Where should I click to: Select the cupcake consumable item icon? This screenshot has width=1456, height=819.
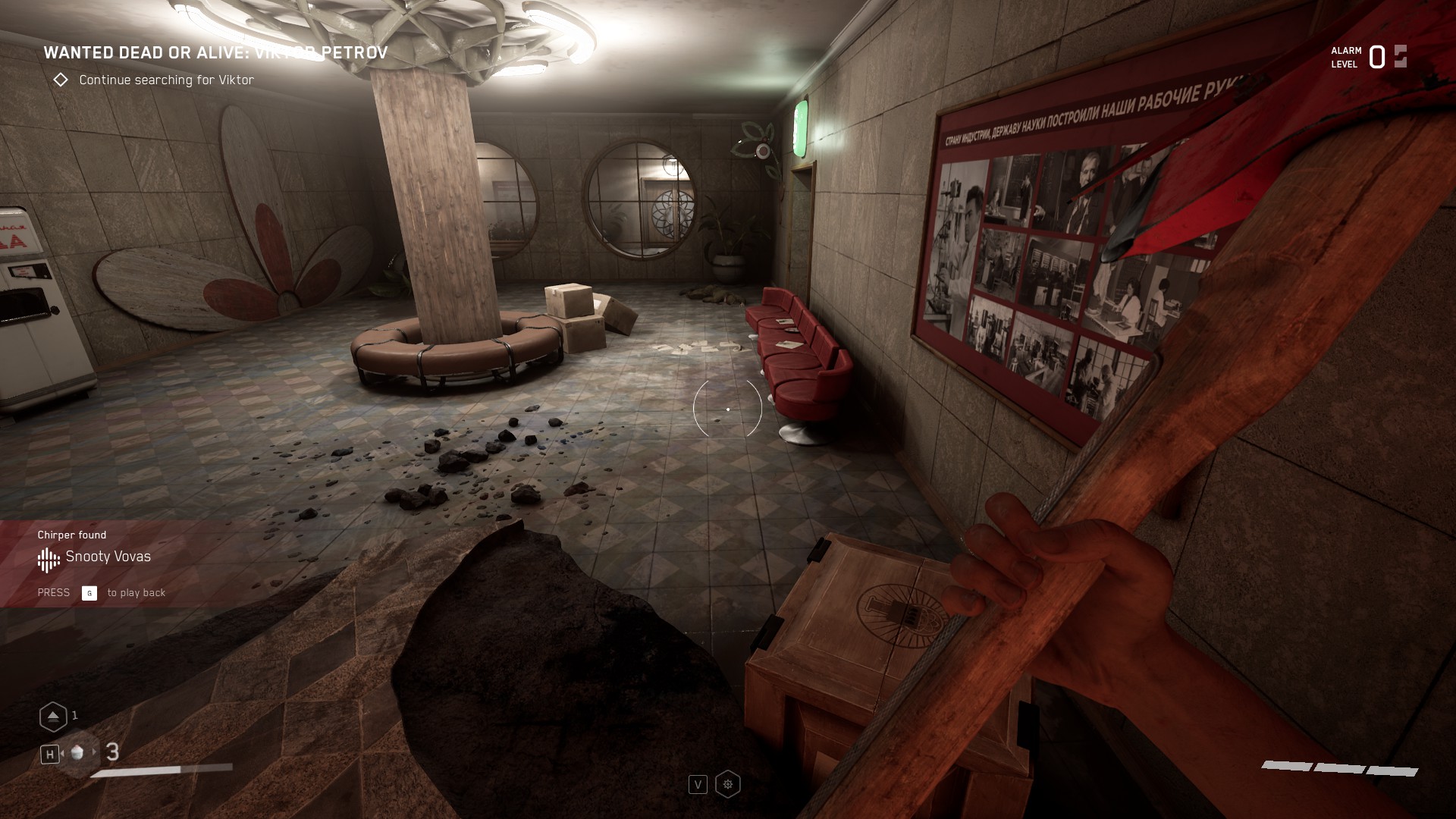pos(77,753)
